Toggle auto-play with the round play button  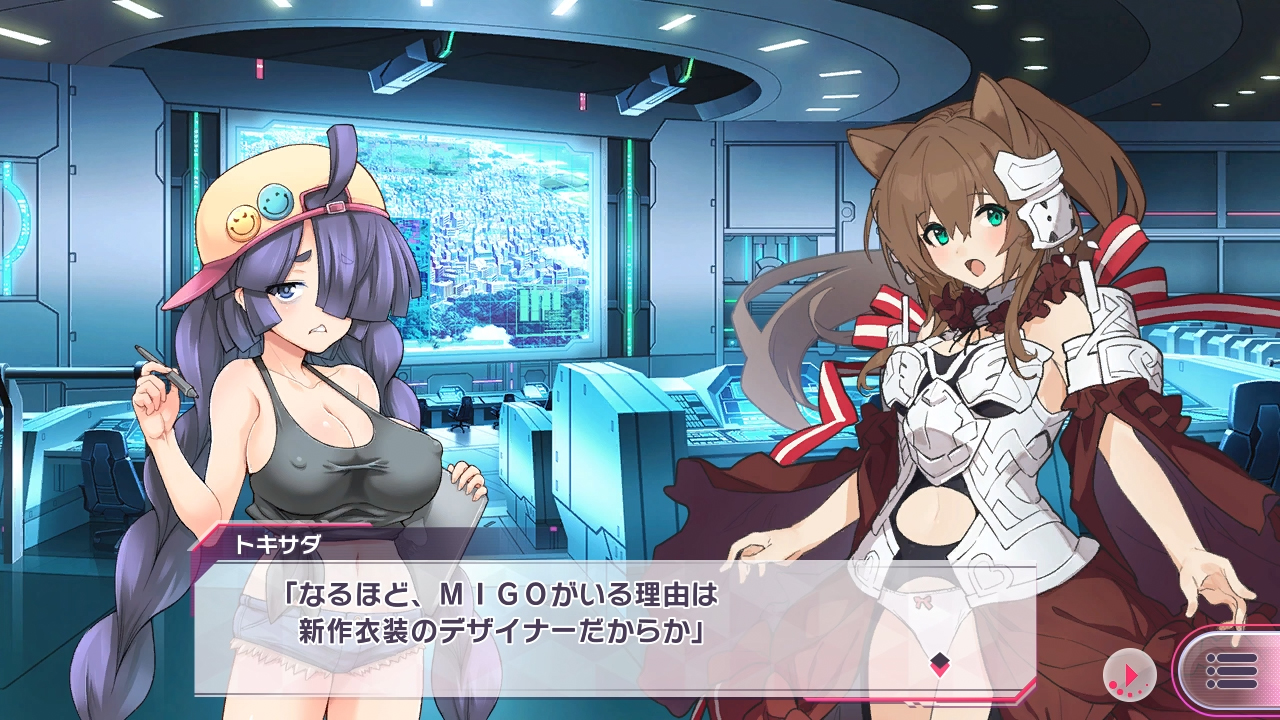1129,674
